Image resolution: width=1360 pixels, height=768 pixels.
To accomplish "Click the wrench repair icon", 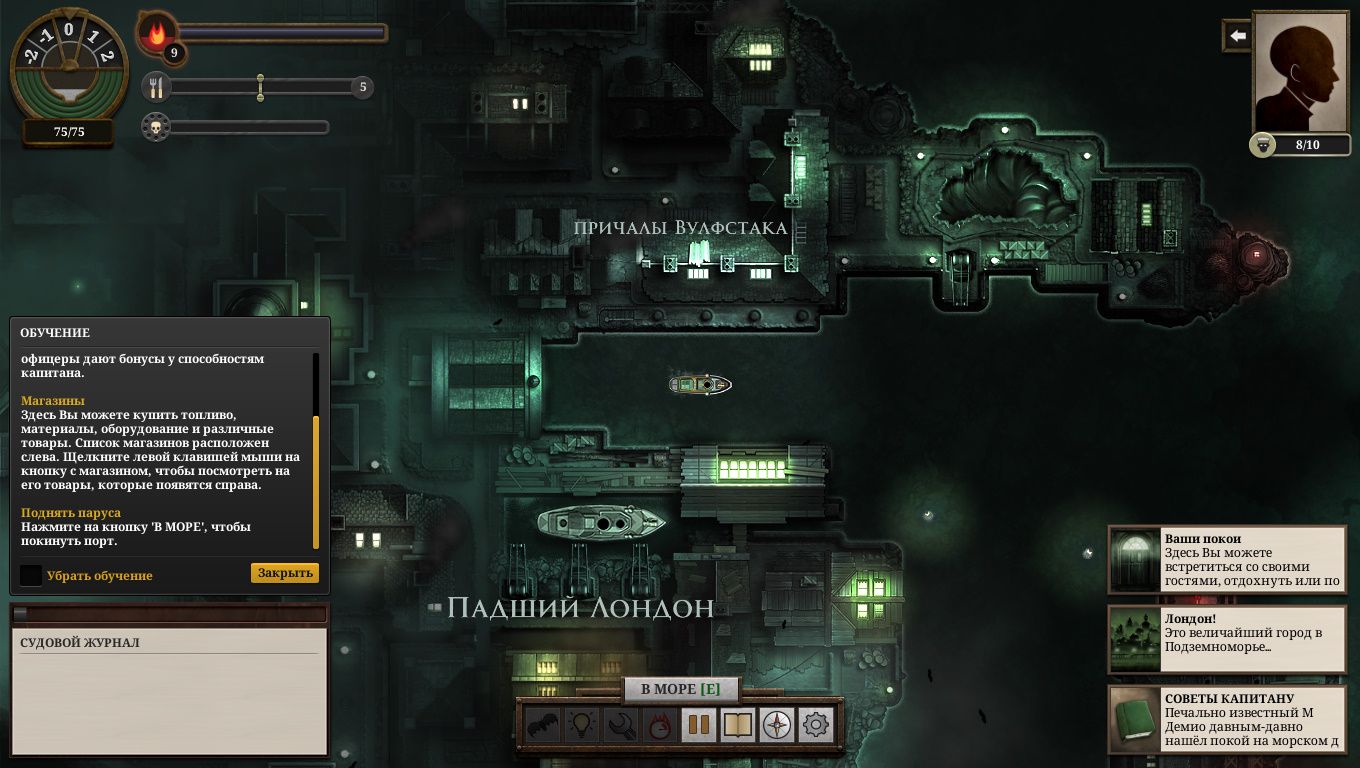I will point(621,725).
